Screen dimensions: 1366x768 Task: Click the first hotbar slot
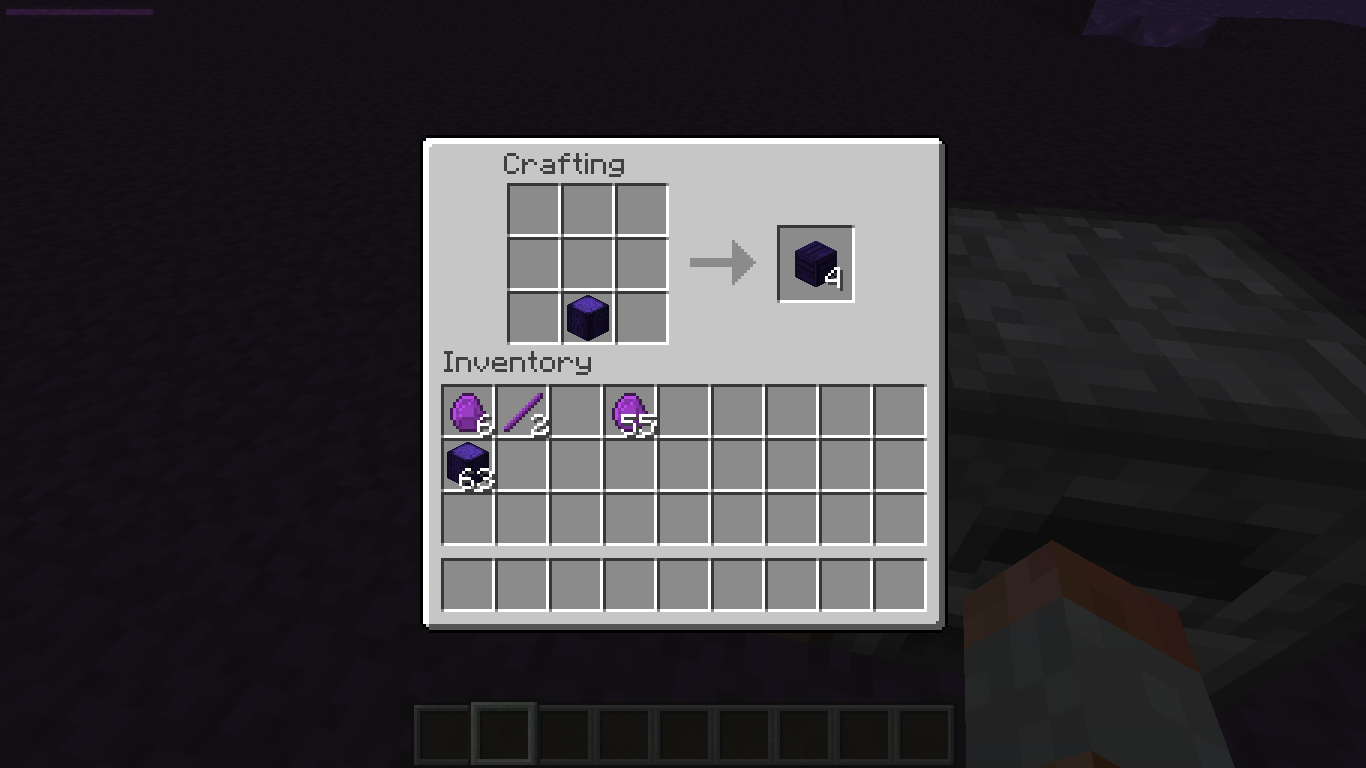pos(440,732)
